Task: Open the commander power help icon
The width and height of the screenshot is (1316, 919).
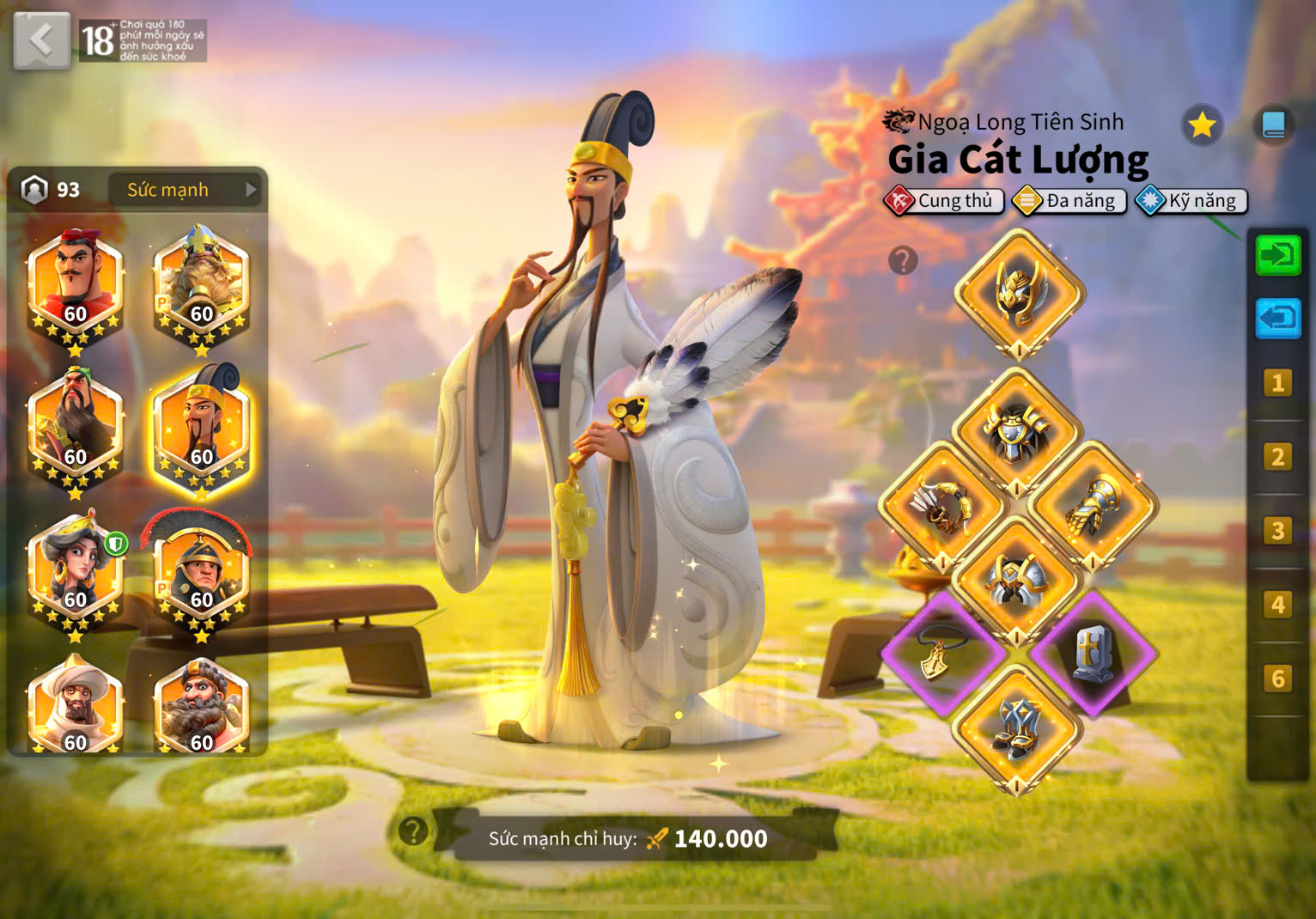Action: tap(413, 831)
